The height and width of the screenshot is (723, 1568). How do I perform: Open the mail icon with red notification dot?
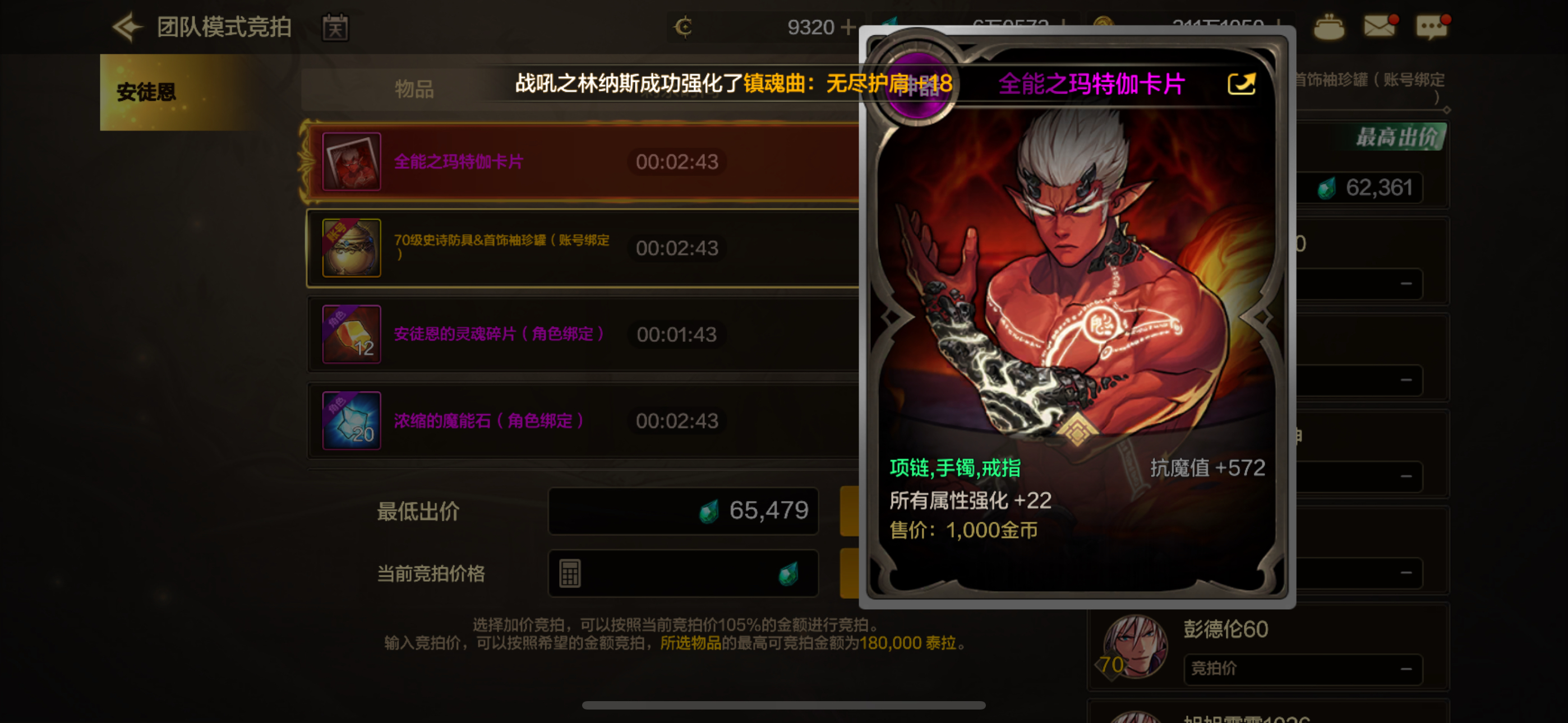point(1380,27)
